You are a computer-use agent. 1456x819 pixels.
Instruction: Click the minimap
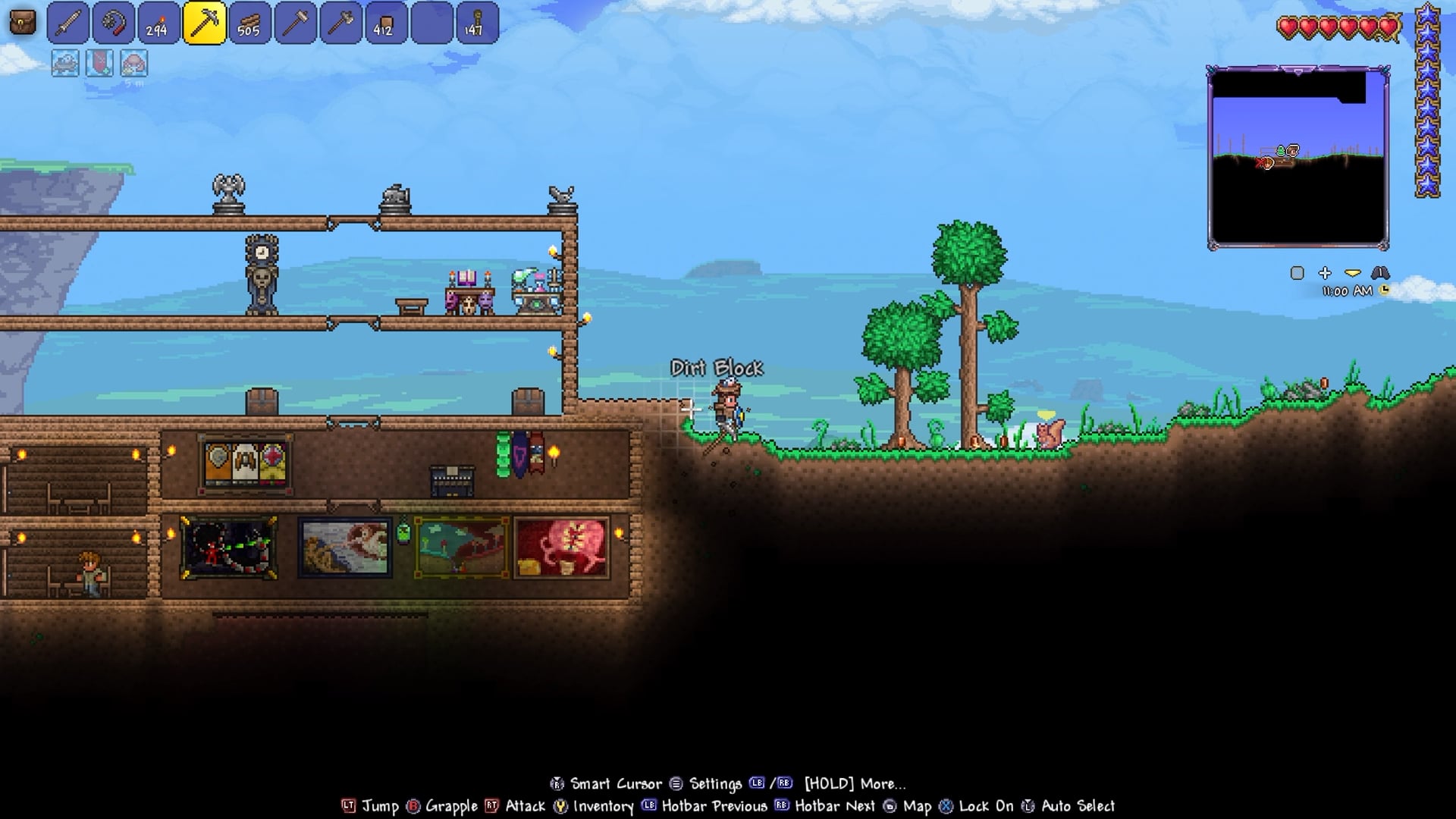pos(1298,158)
